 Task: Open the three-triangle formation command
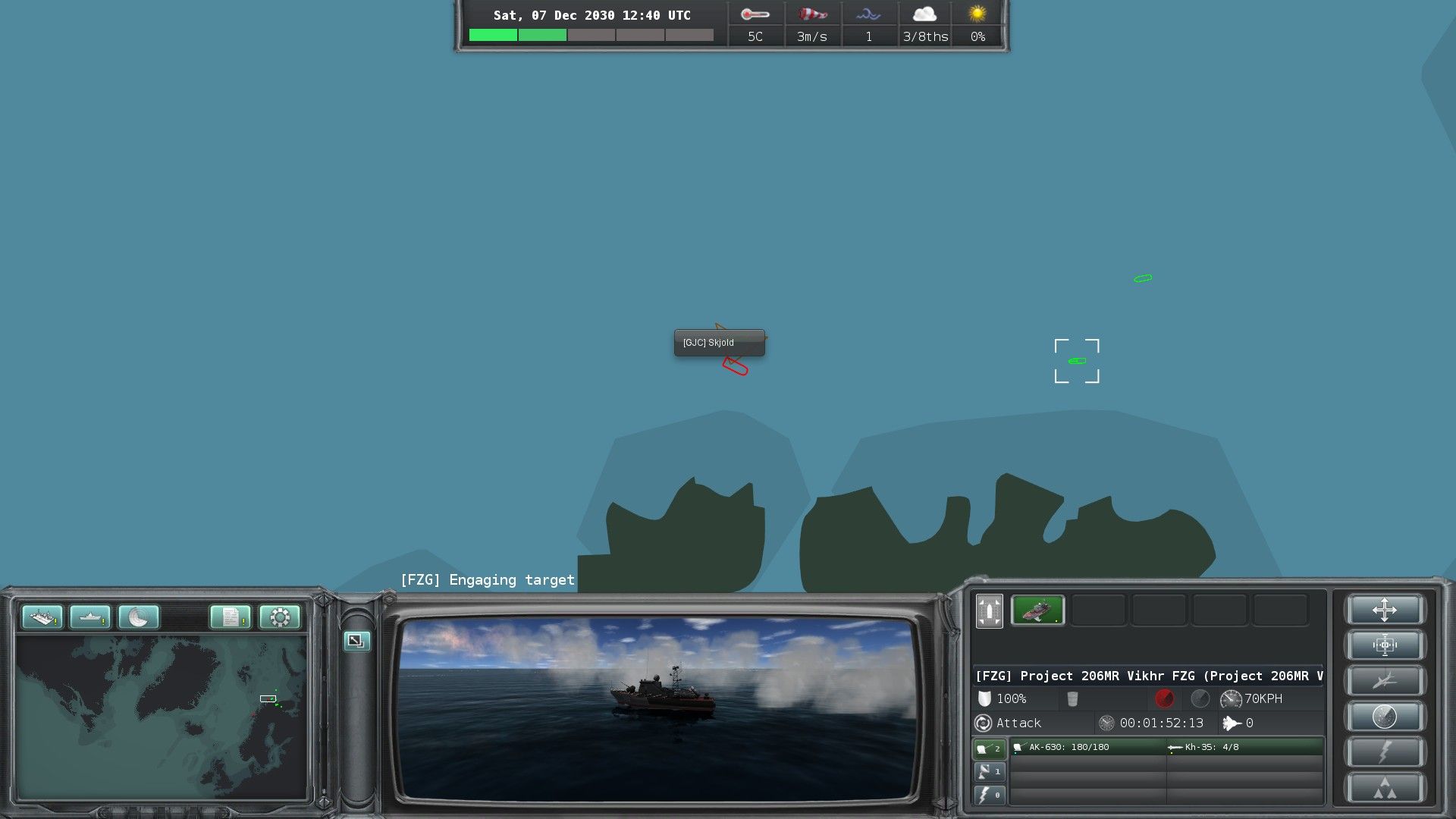(1384, 788)
